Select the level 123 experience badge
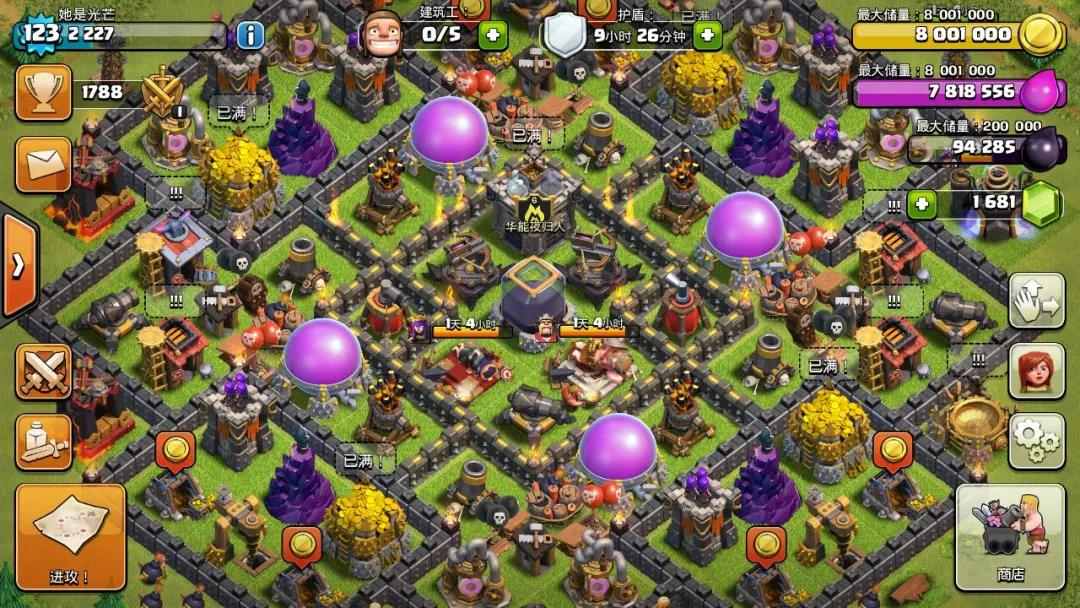 (x=41, y=33)
